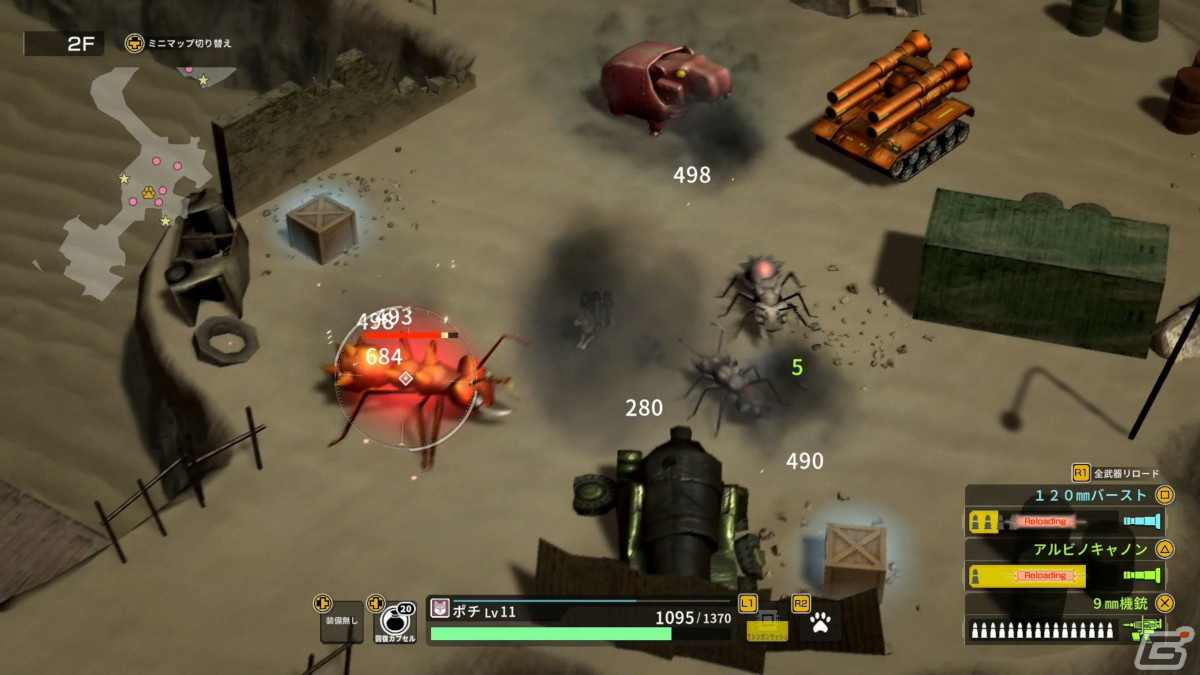The height and width of the screenshot is (675, 1200).
Task: Select the empty 装備無し equipment slot
Action: 341,624
